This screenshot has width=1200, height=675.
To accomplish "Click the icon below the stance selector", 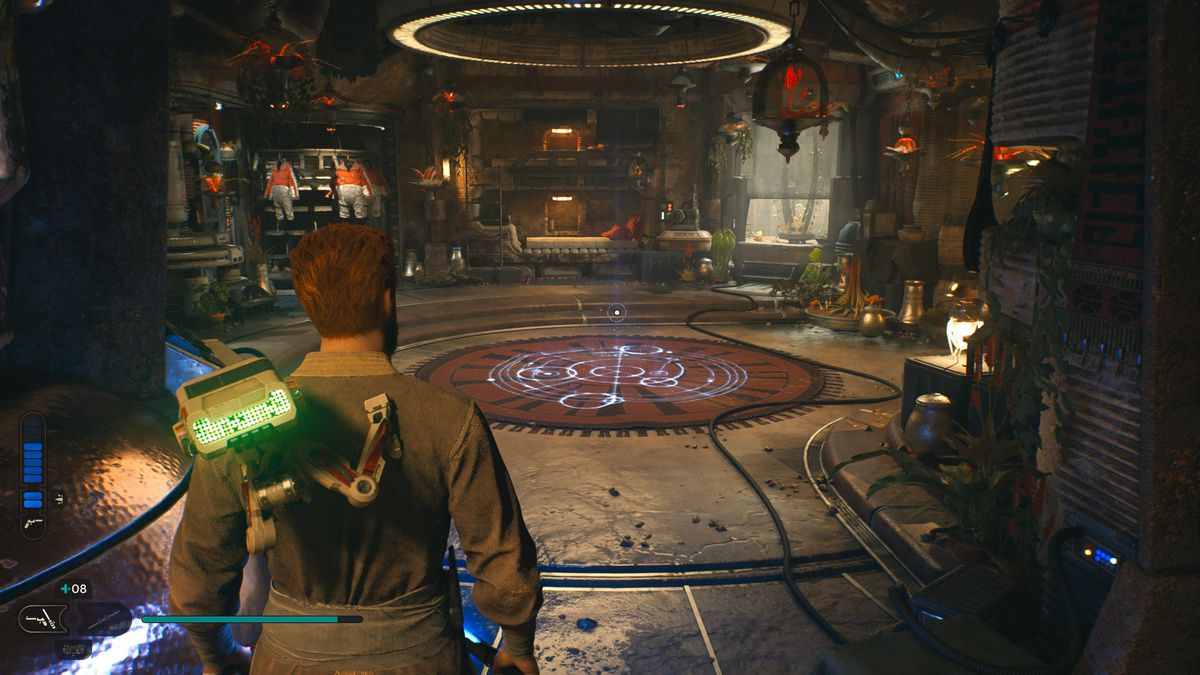I will tap(72, 648).
